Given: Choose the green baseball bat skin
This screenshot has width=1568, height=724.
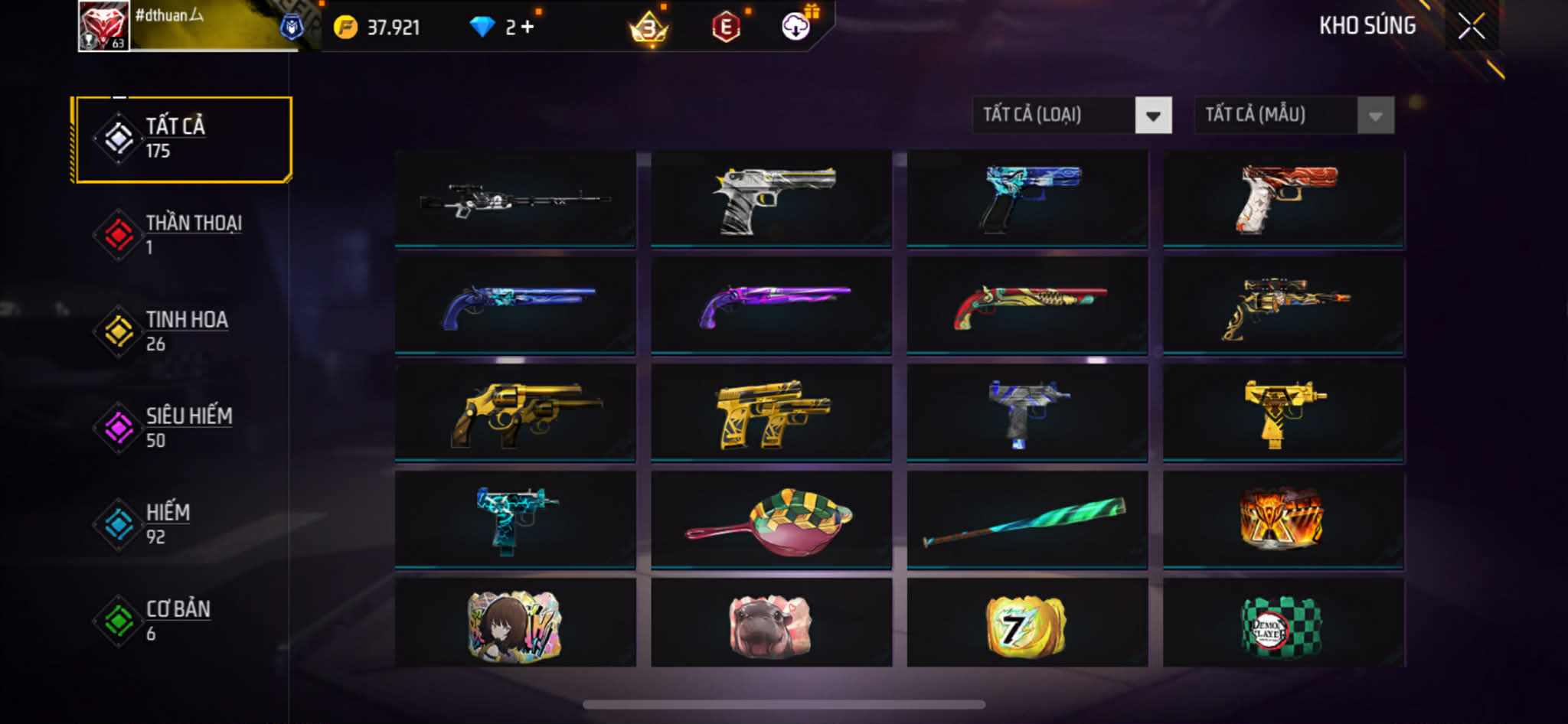Looking at the screenshot, I should coord(1027,520).
